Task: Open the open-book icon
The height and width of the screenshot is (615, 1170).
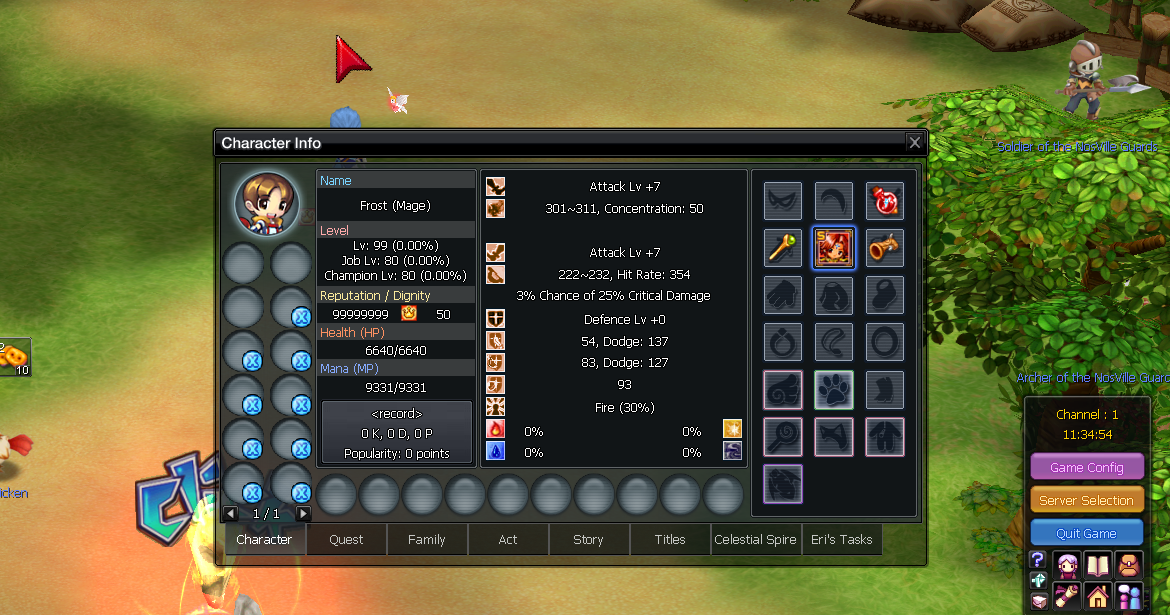Action: tap(1099, 563)
